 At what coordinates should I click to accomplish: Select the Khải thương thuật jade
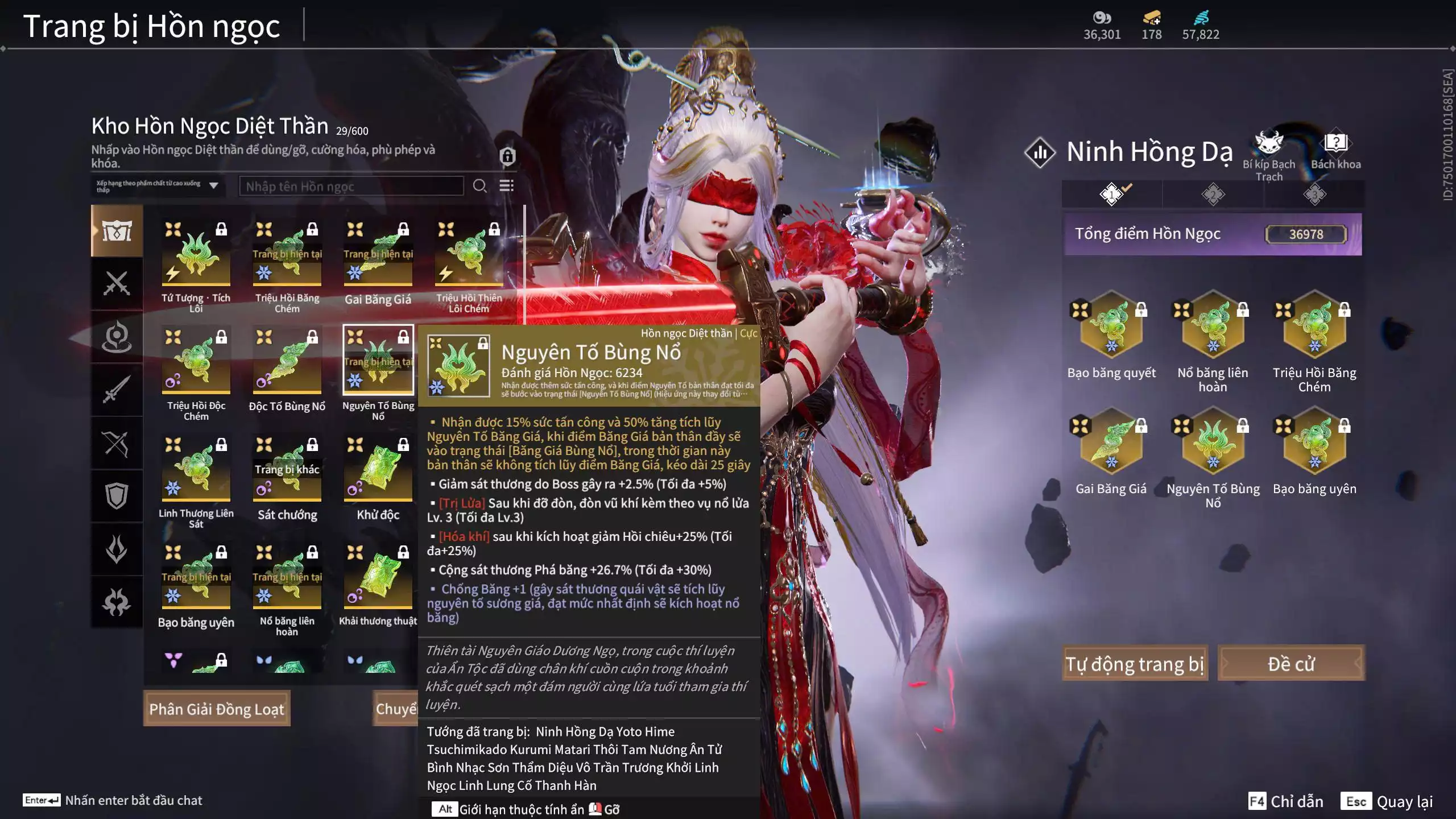pos(378,578)
